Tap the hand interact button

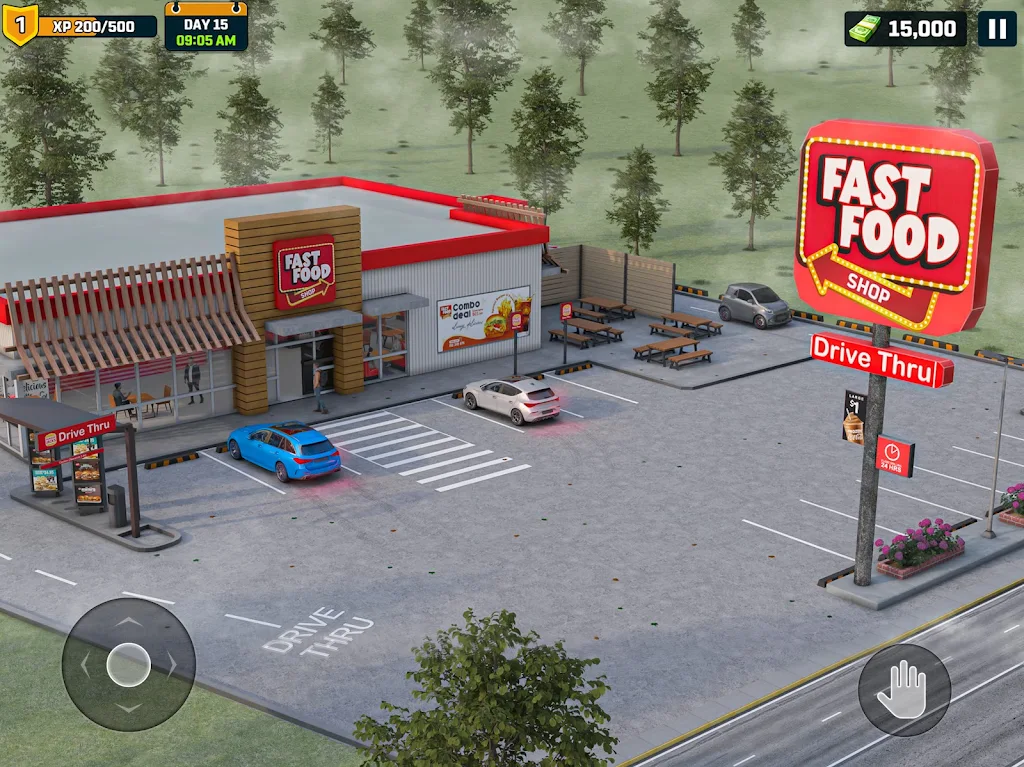904,690
